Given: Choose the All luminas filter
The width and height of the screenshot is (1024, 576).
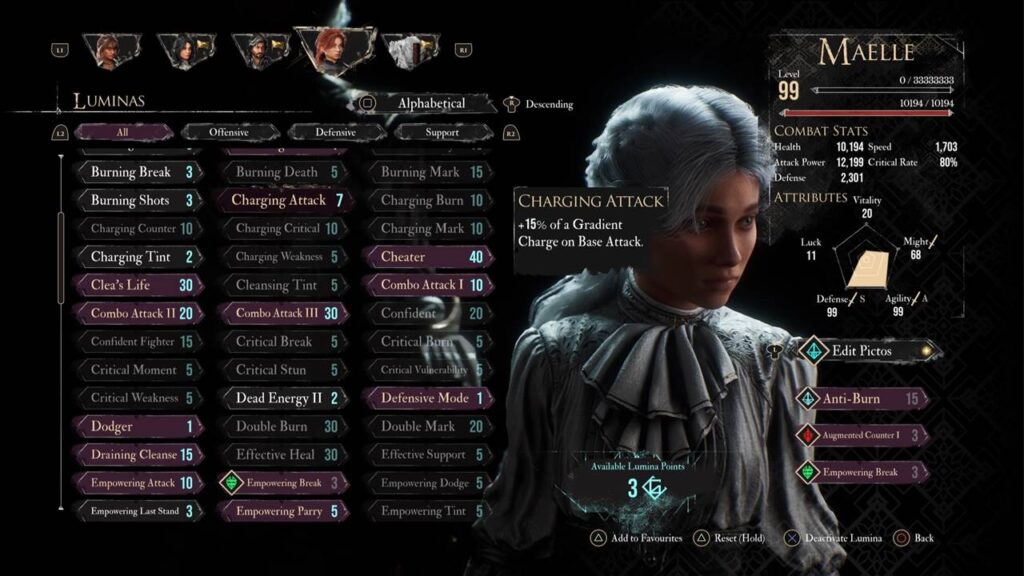Looking at the screenshot, I should coord(122,132).
